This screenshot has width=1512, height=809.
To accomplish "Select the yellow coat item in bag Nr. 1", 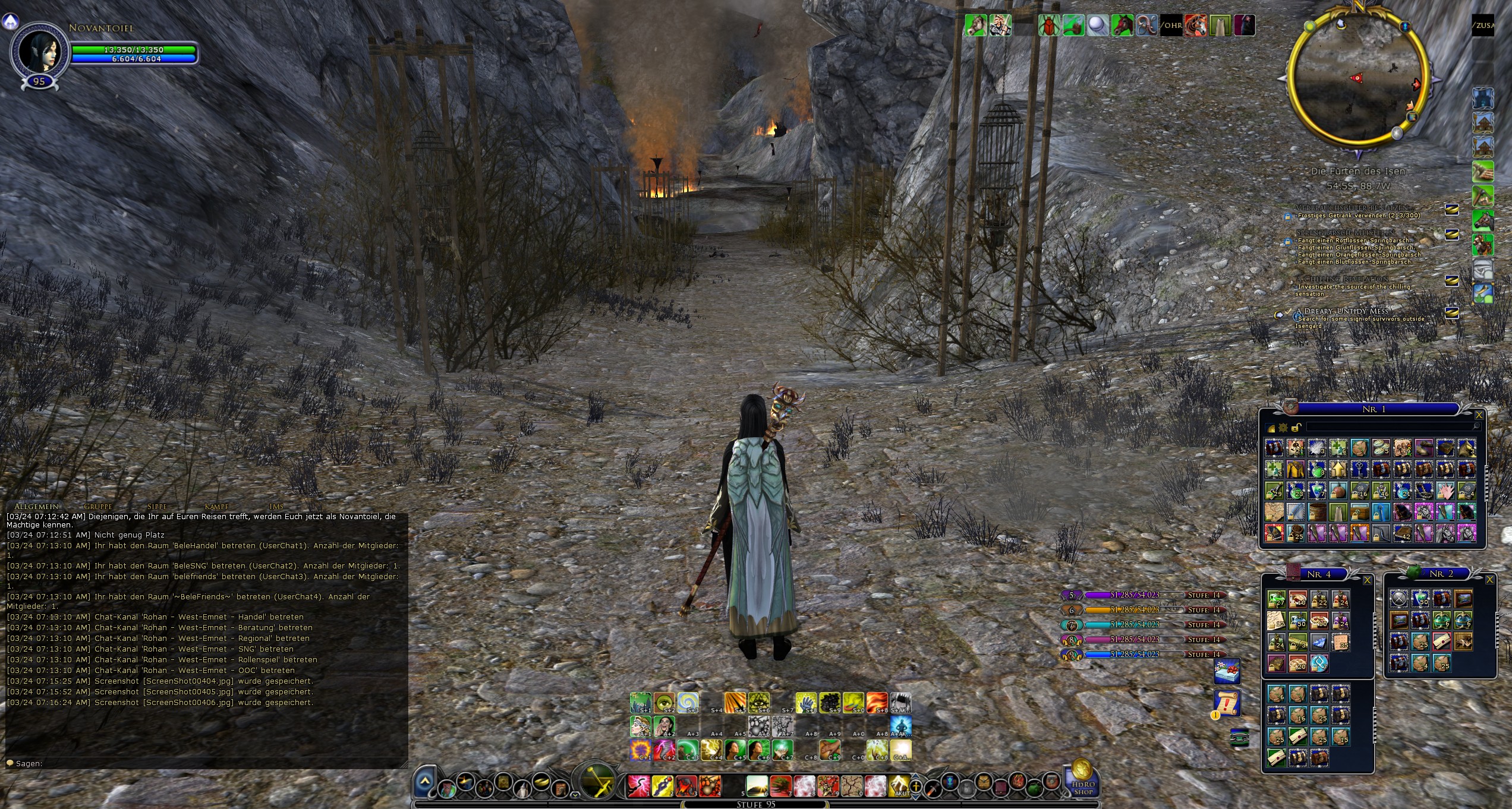I will pyautogui.click(x=1296, y=469).
